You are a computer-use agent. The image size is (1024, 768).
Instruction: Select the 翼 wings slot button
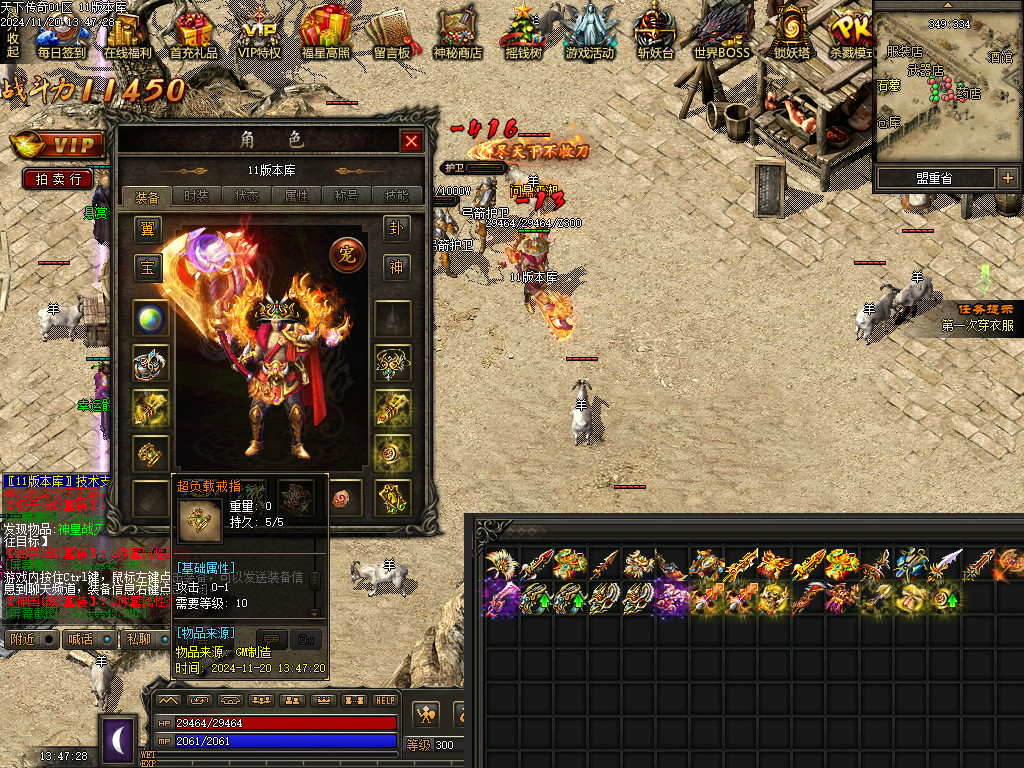click(148, 229)
